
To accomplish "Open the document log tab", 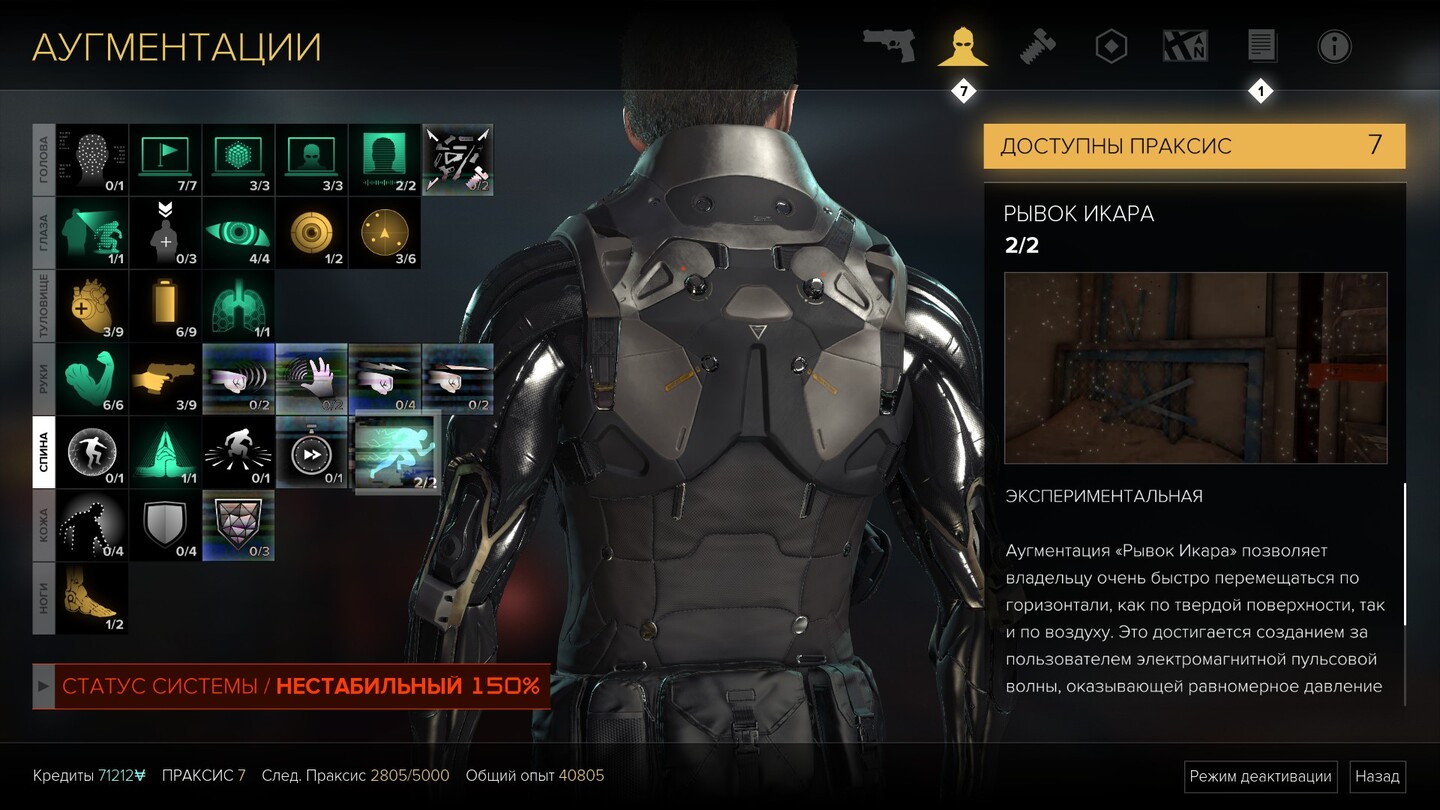I will tap(1261, 46).
